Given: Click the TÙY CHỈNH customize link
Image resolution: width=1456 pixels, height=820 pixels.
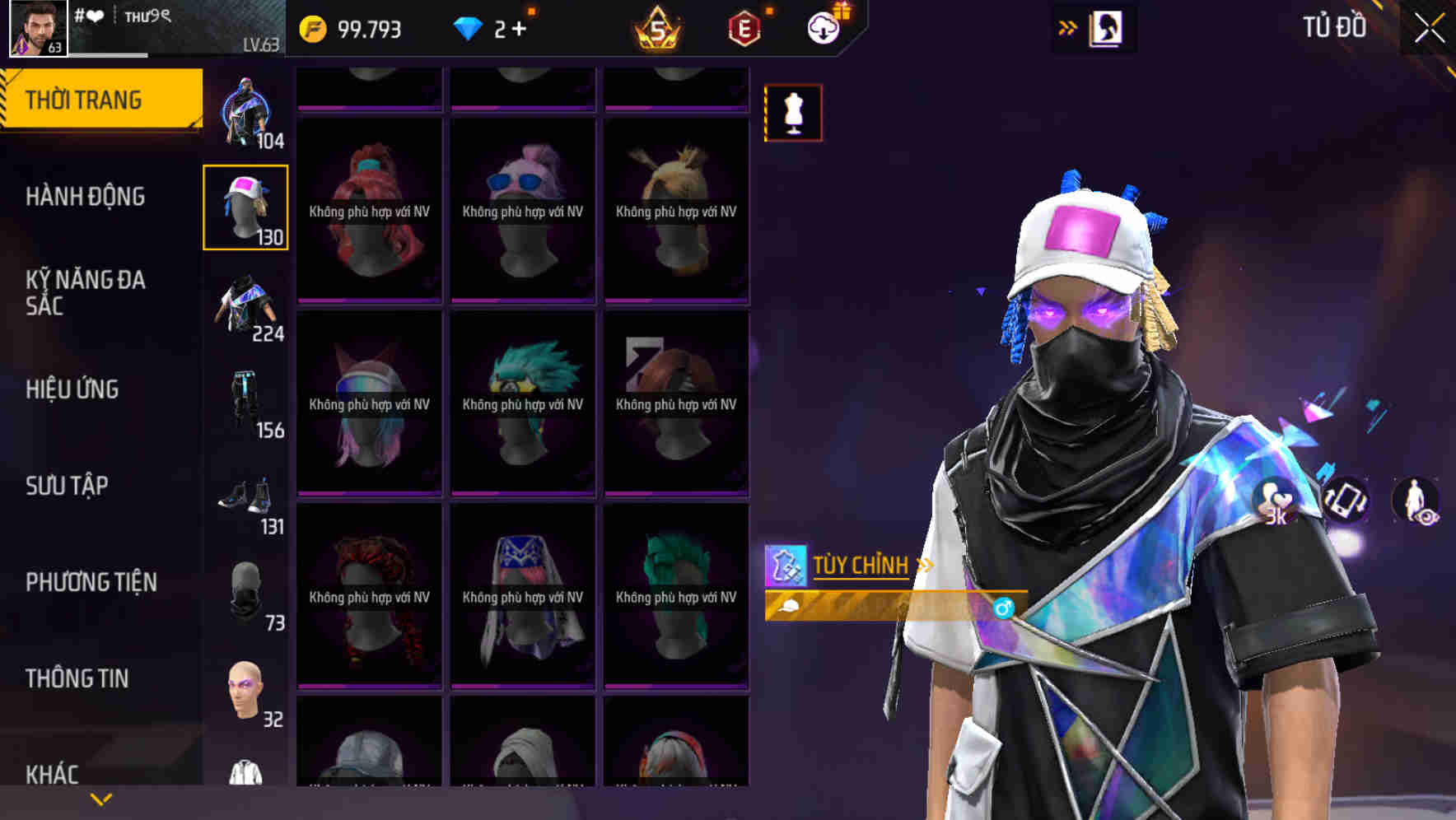Looking at the screenshot, I should coord(861,565).
